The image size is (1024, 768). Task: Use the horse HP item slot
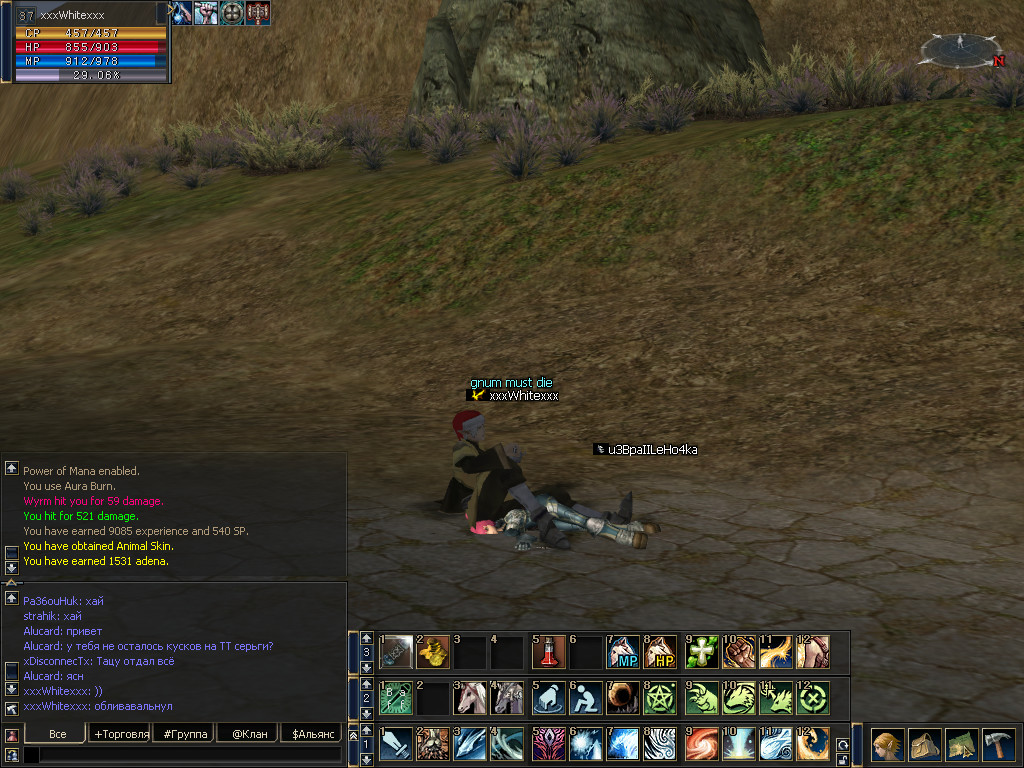click(661, 652)
